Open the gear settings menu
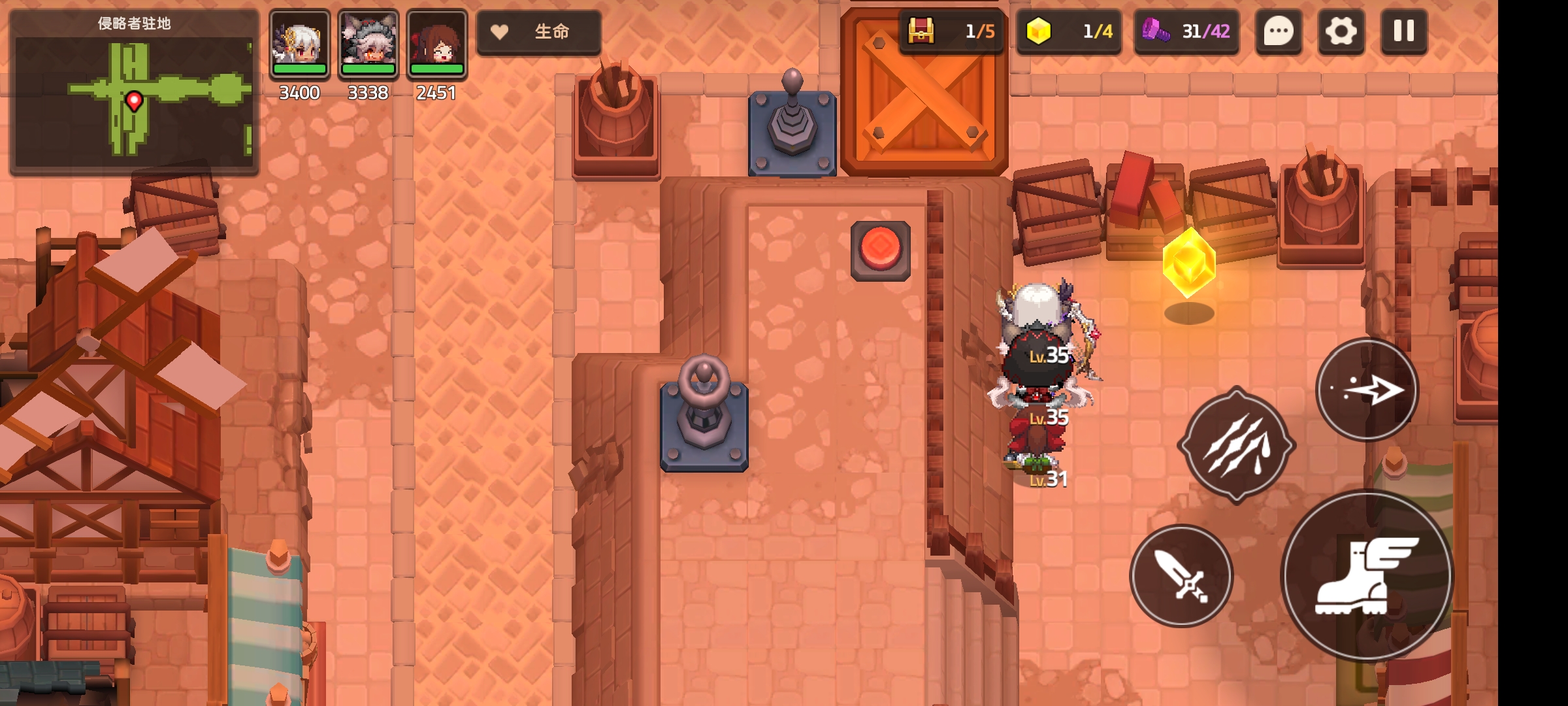Viewport: 1568px width, 706px height. pos(1341,31)
